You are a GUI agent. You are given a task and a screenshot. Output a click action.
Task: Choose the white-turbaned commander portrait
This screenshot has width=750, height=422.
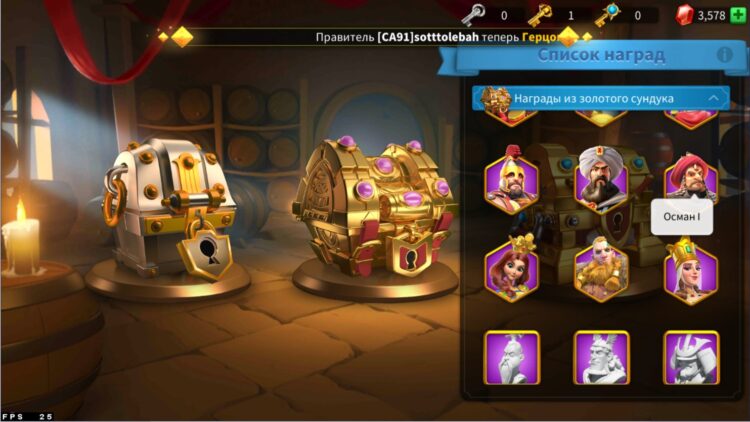[x=601, y=177]
